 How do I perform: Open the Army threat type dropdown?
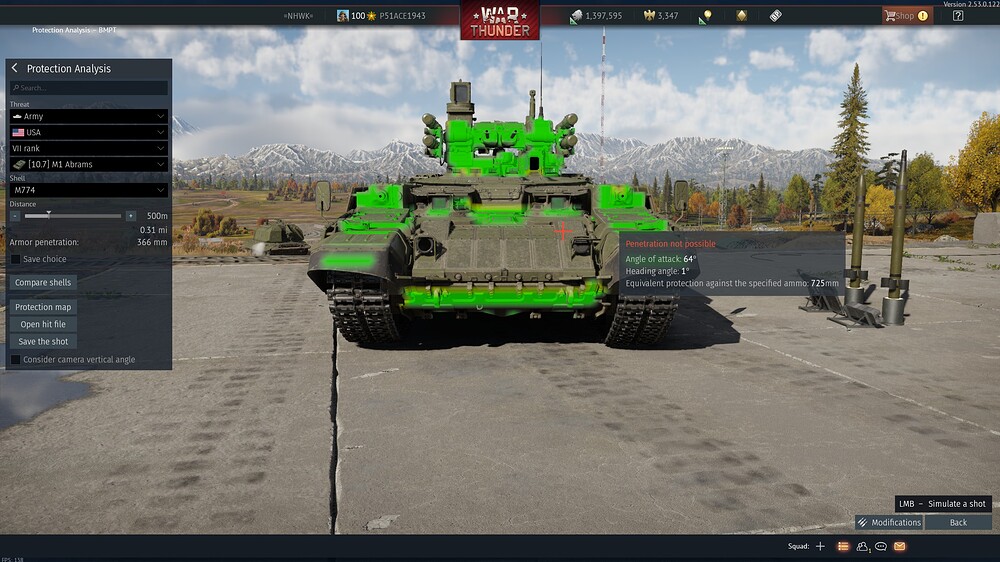coord(89,117)
